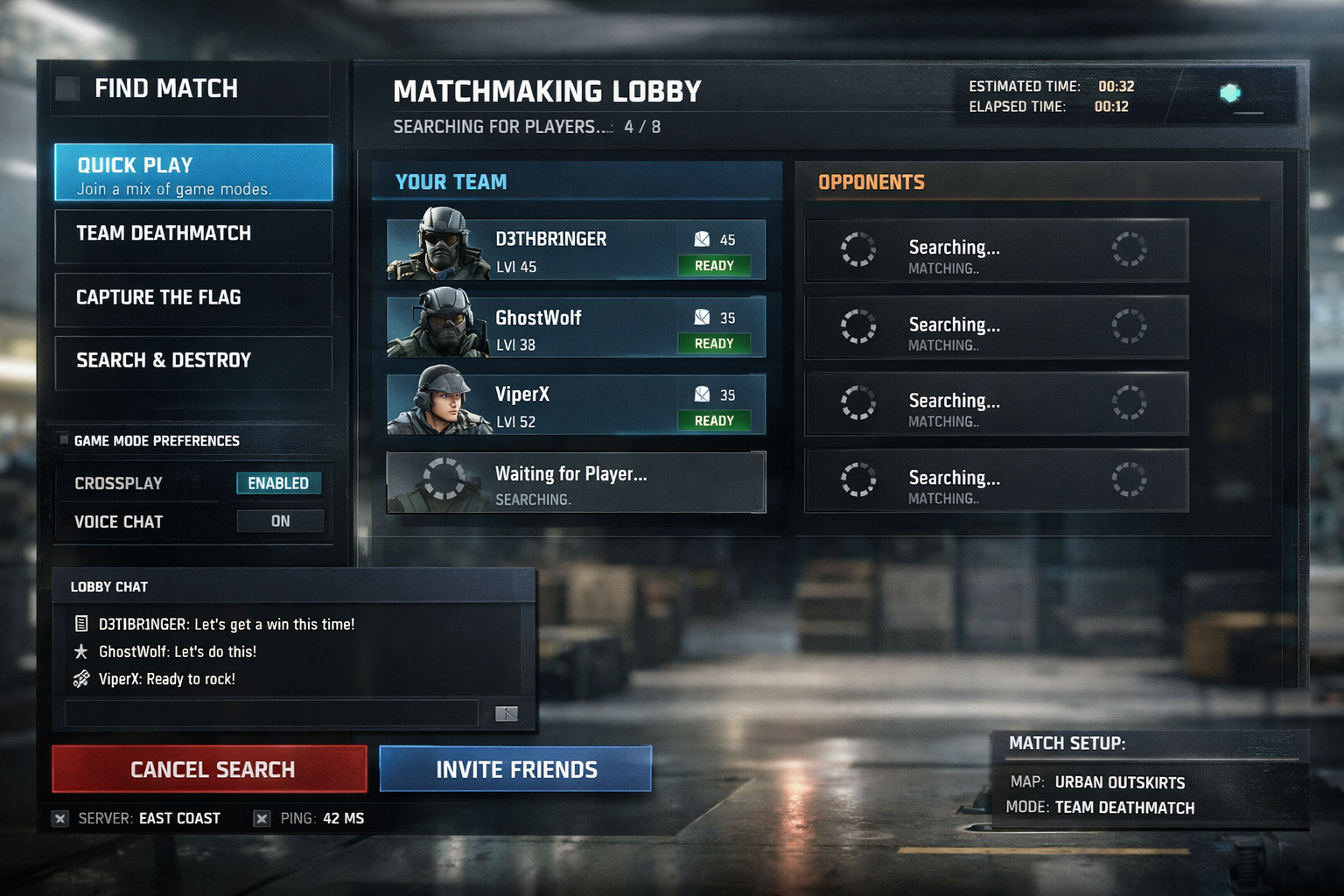
Task: Toggle the Crossplay Enabled setting
Action: pyautogui.click(x=278, y=483)
